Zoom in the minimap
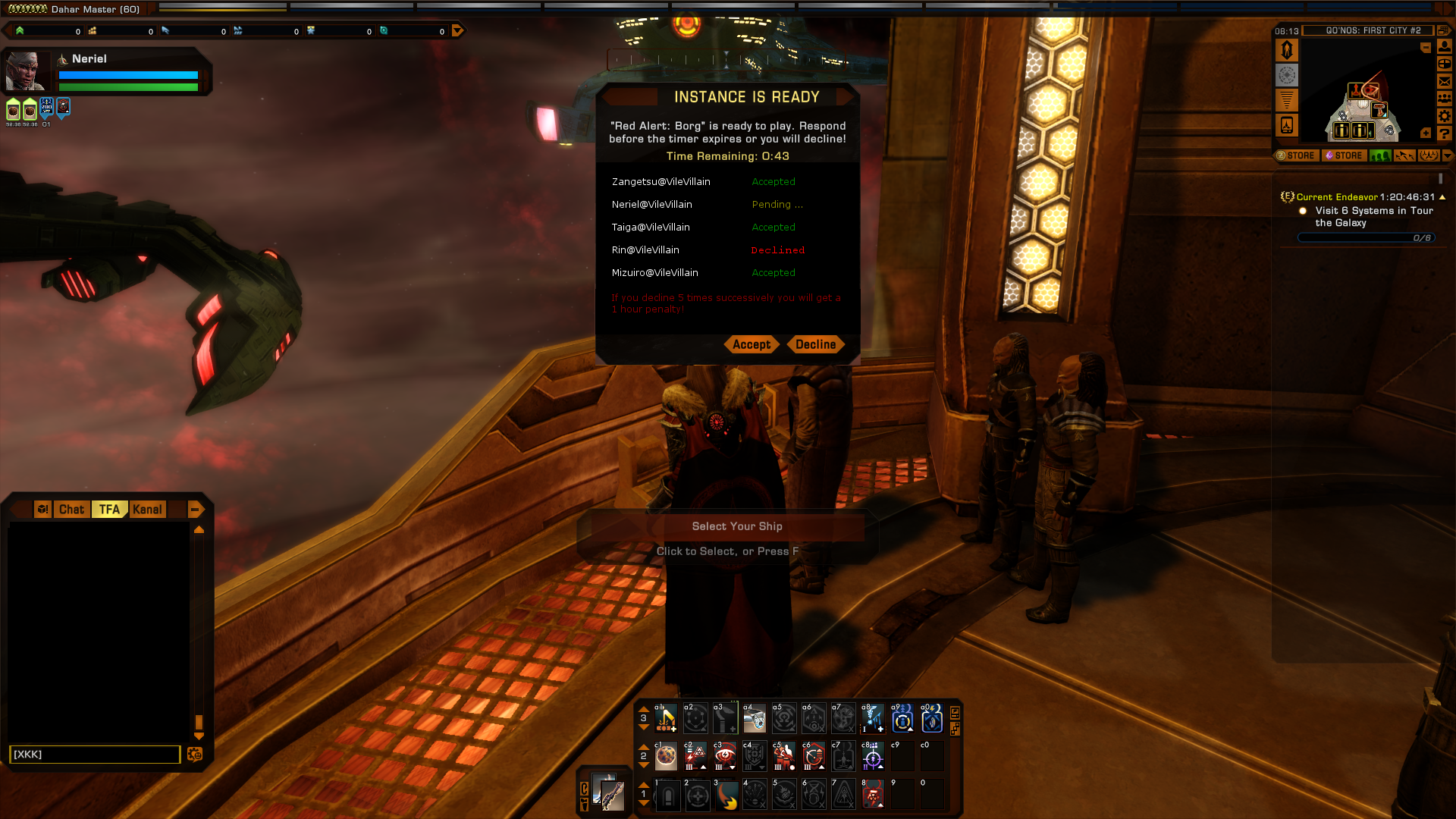Screen dimensions: 1456x819 click(x=1426, y=133)
